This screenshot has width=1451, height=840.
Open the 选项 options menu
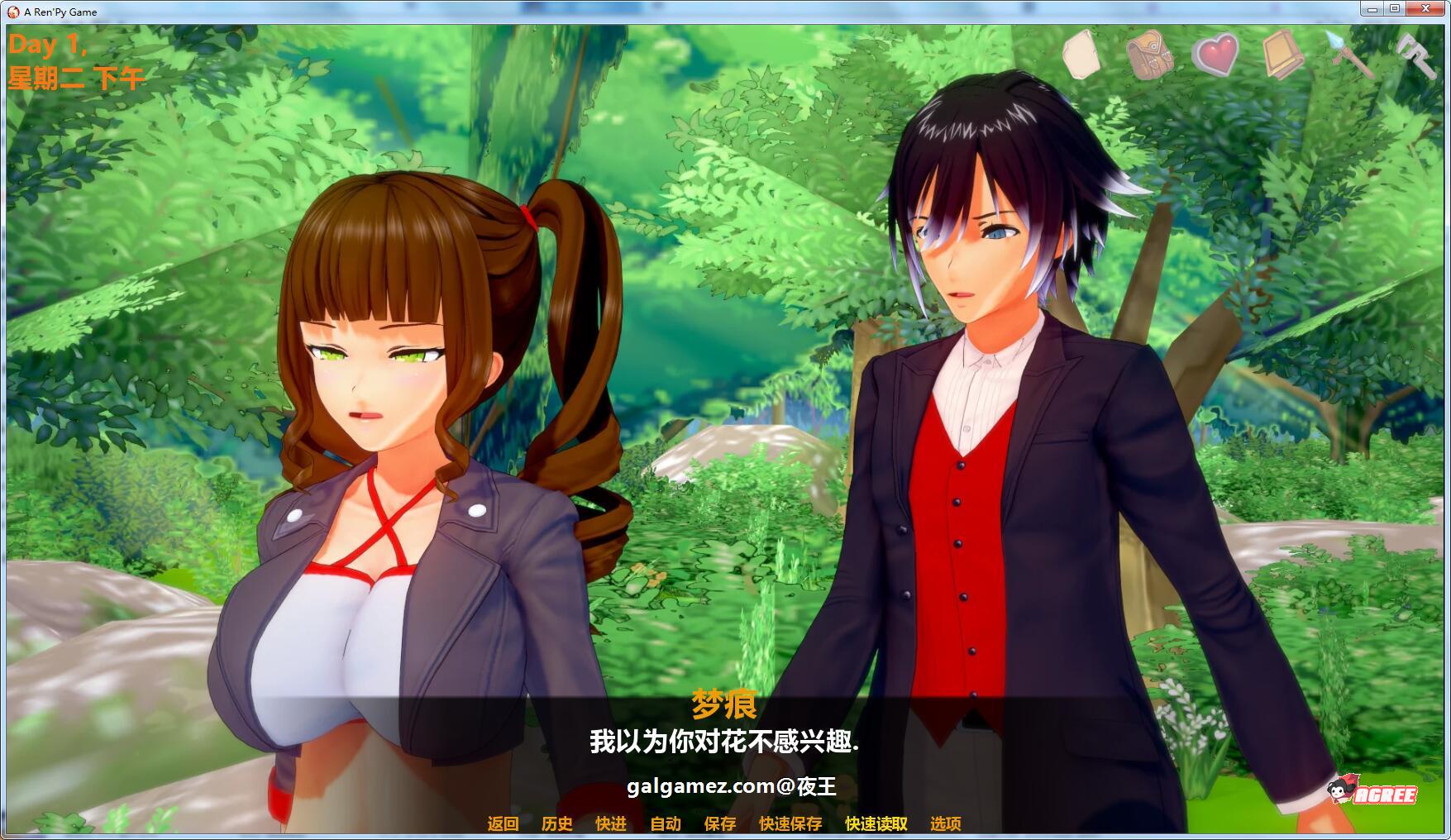947,823
